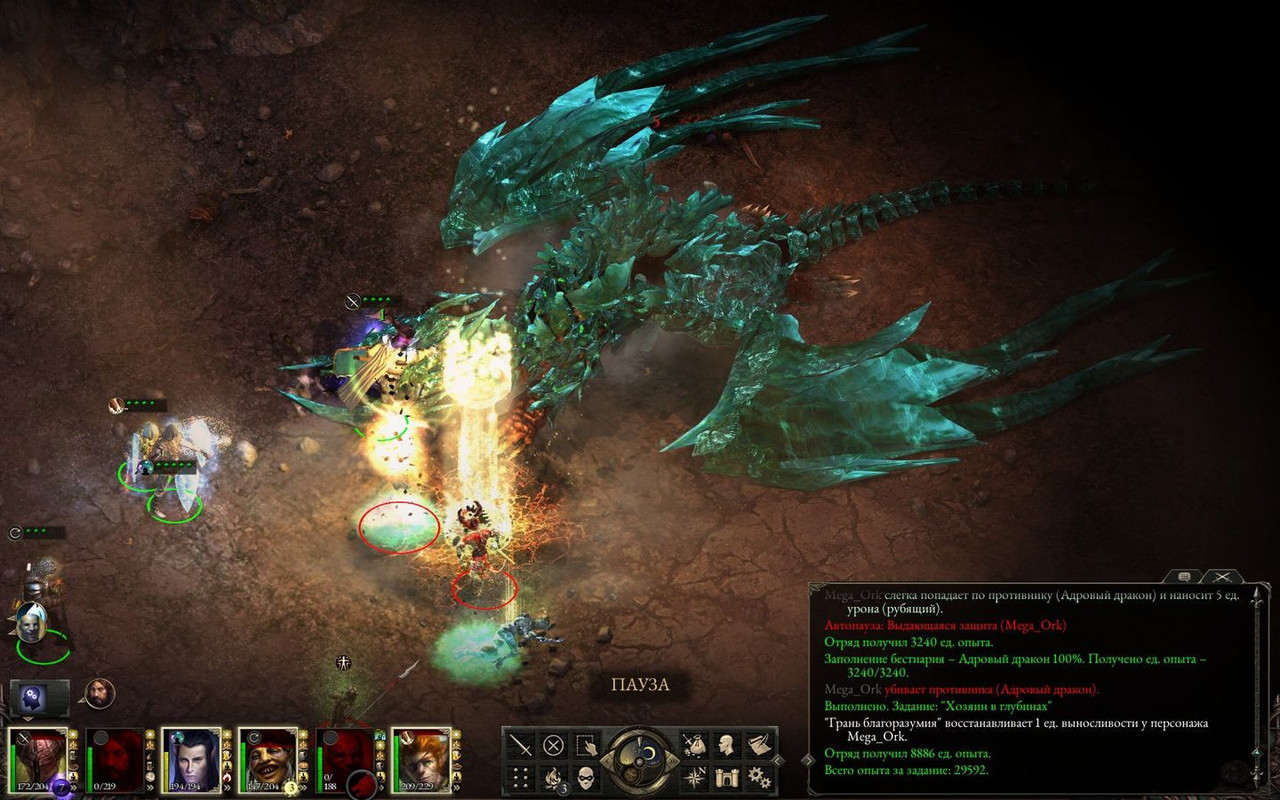Open the area map compass icon
This screenshot has width=1280, height=800.
[x=695, y=777]
